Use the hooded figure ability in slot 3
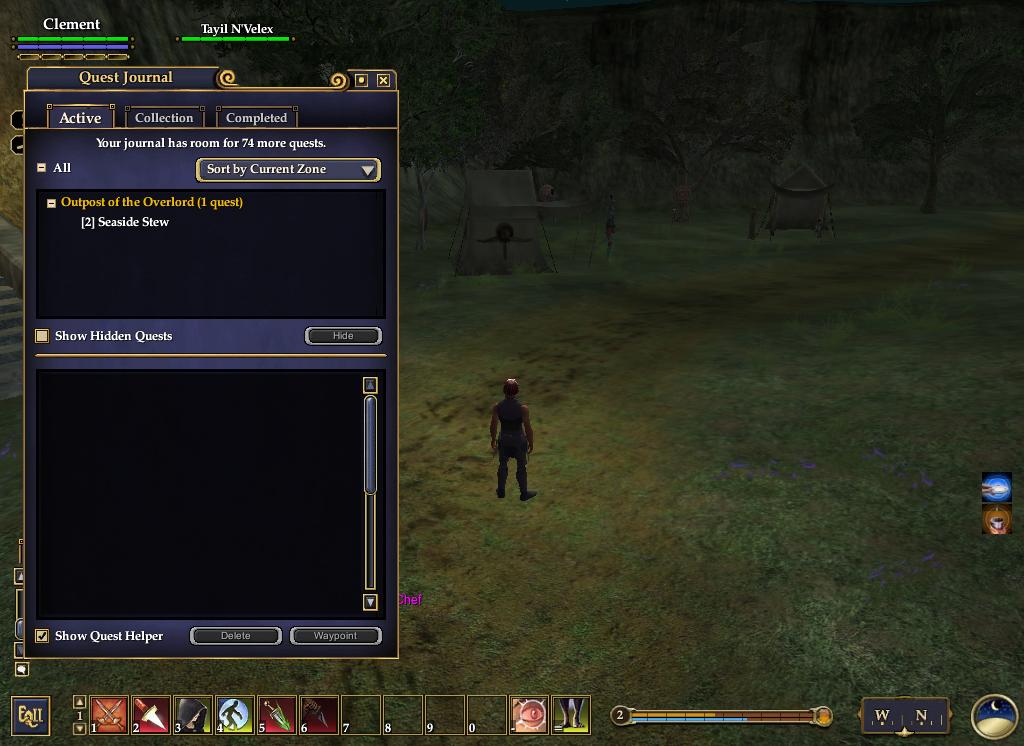The width and height of the screenshot is (1024, 746). tap(193, 715)
